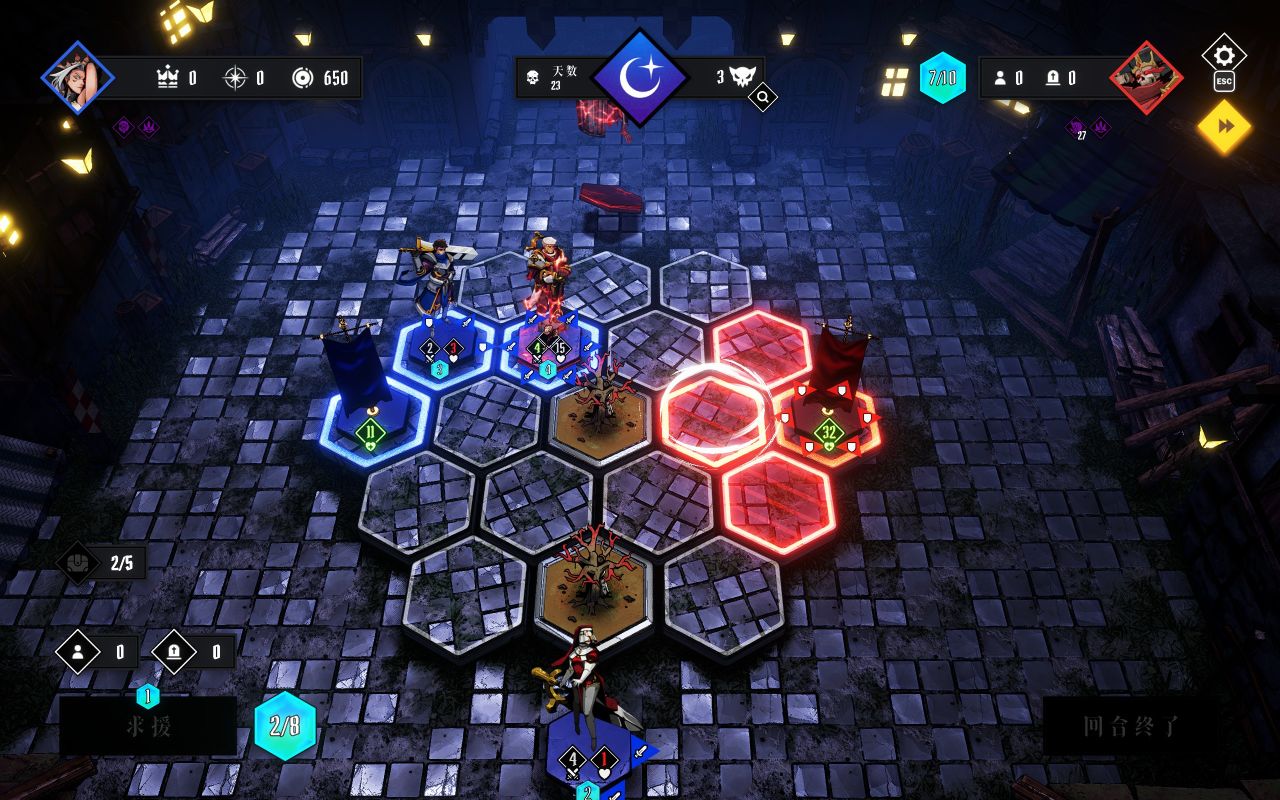Choose the white-ringed red target hex
Image resolution: width=1280 pixels, height=800 pixels.
pos(714,413)
